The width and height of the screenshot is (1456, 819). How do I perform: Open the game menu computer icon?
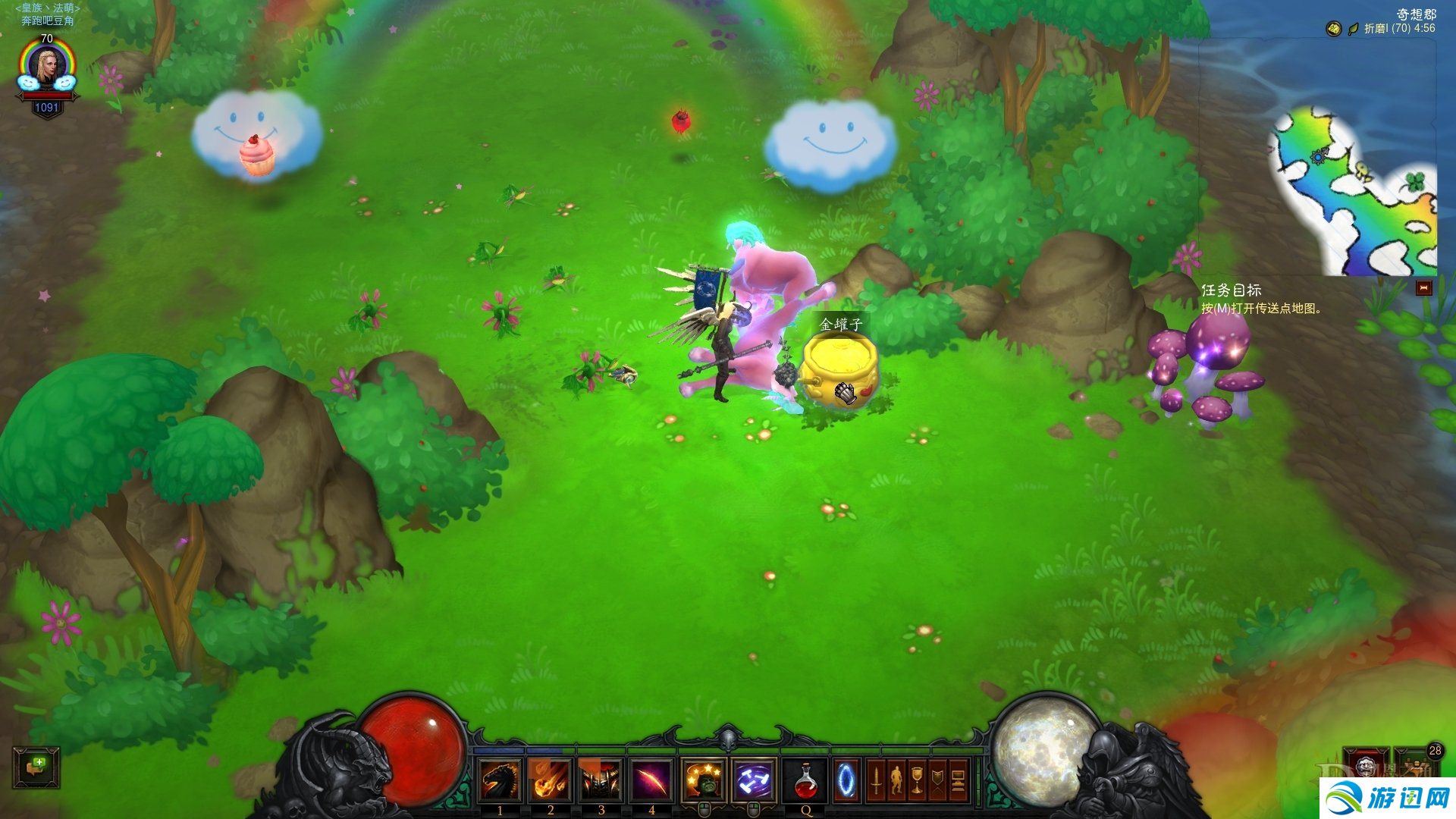958,780
